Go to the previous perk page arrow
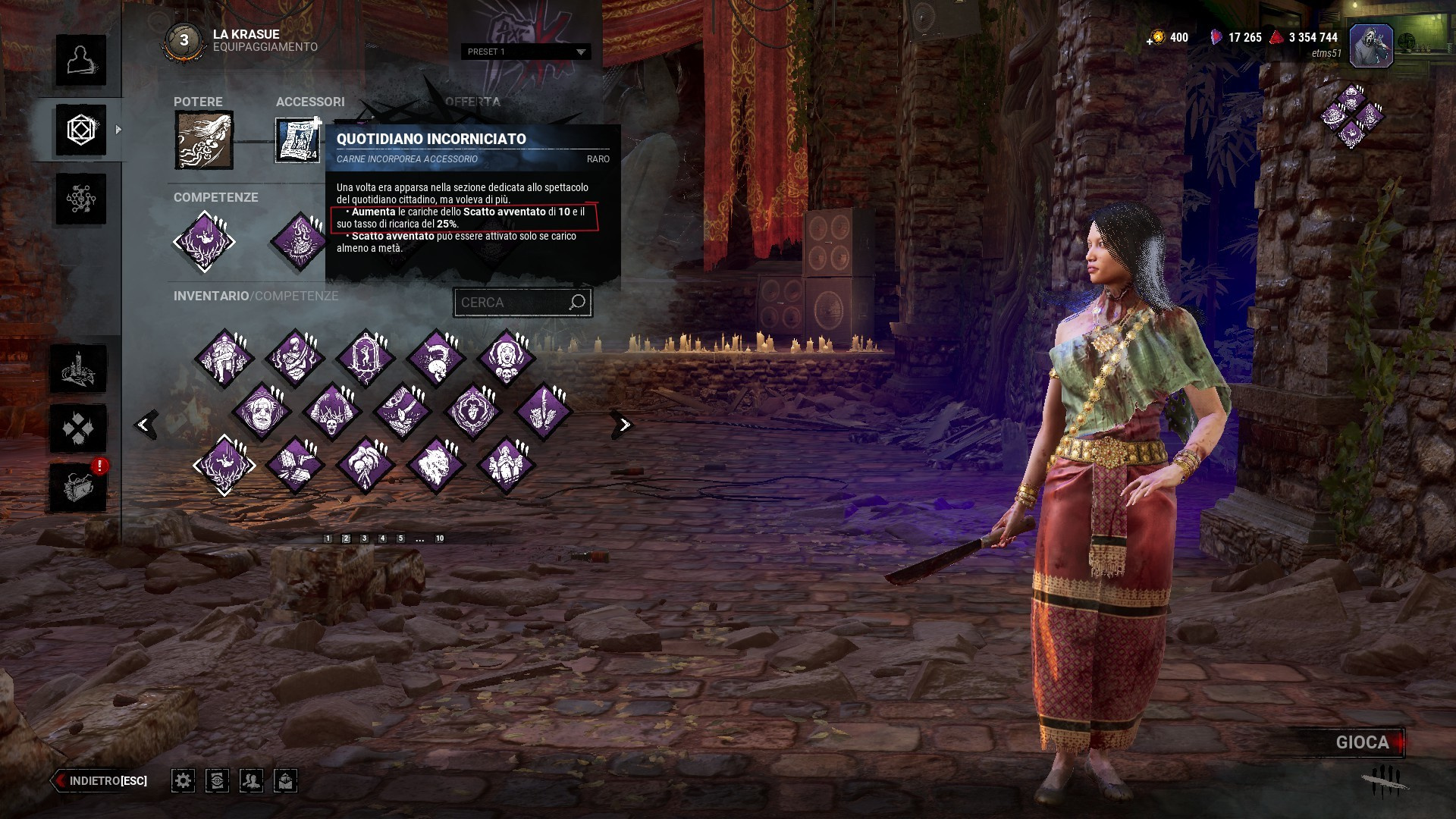The height and width of the screenshot is (819, 1456). click(145, 425)
